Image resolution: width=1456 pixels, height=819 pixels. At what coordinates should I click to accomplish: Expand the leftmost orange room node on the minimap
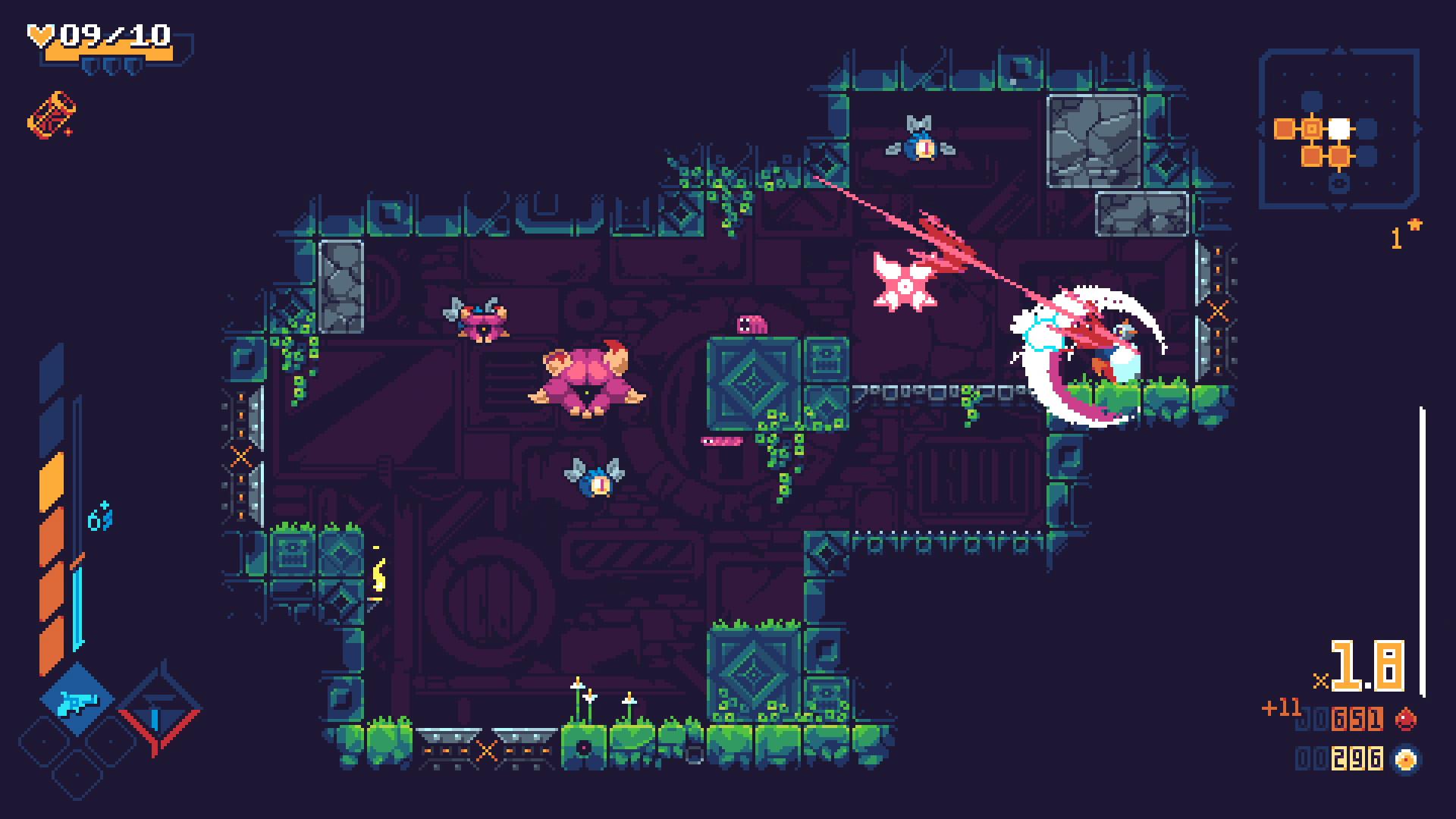pos(1283,128)
